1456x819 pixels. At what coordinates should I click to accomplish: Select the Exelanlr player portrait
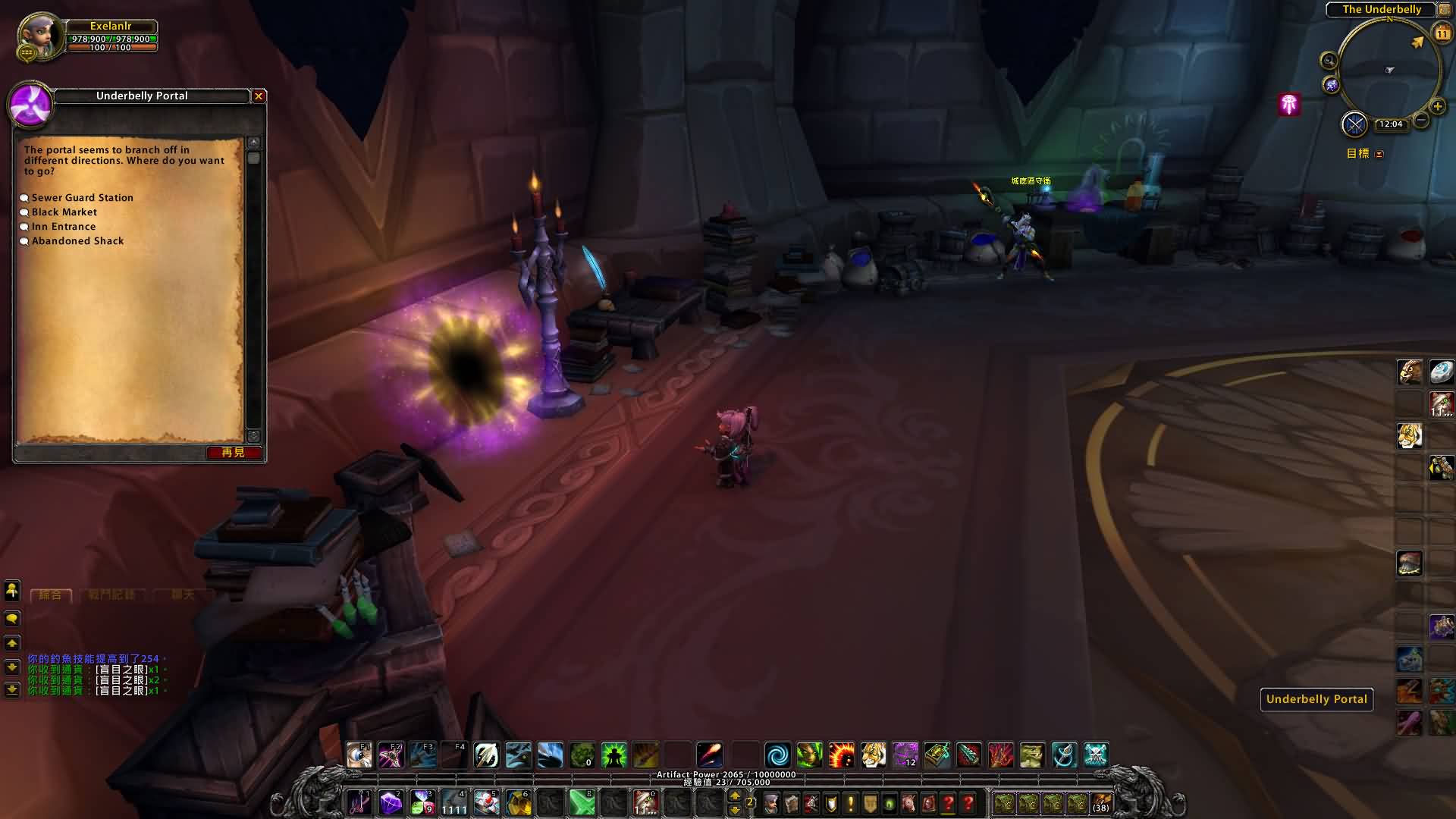pyautogui.click(x=41, y=36)
